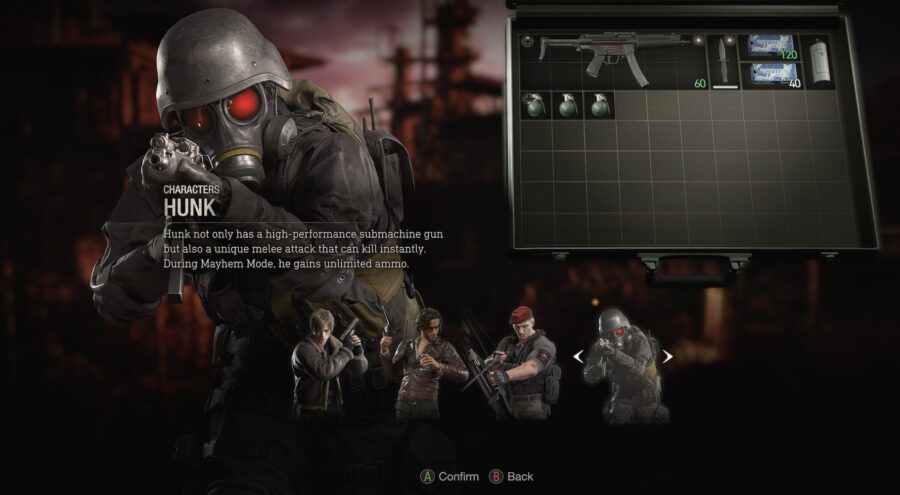This screenshot has width=900, height=495.
Task: Choose Luis from the character lineup
Action: click(427, 362)
